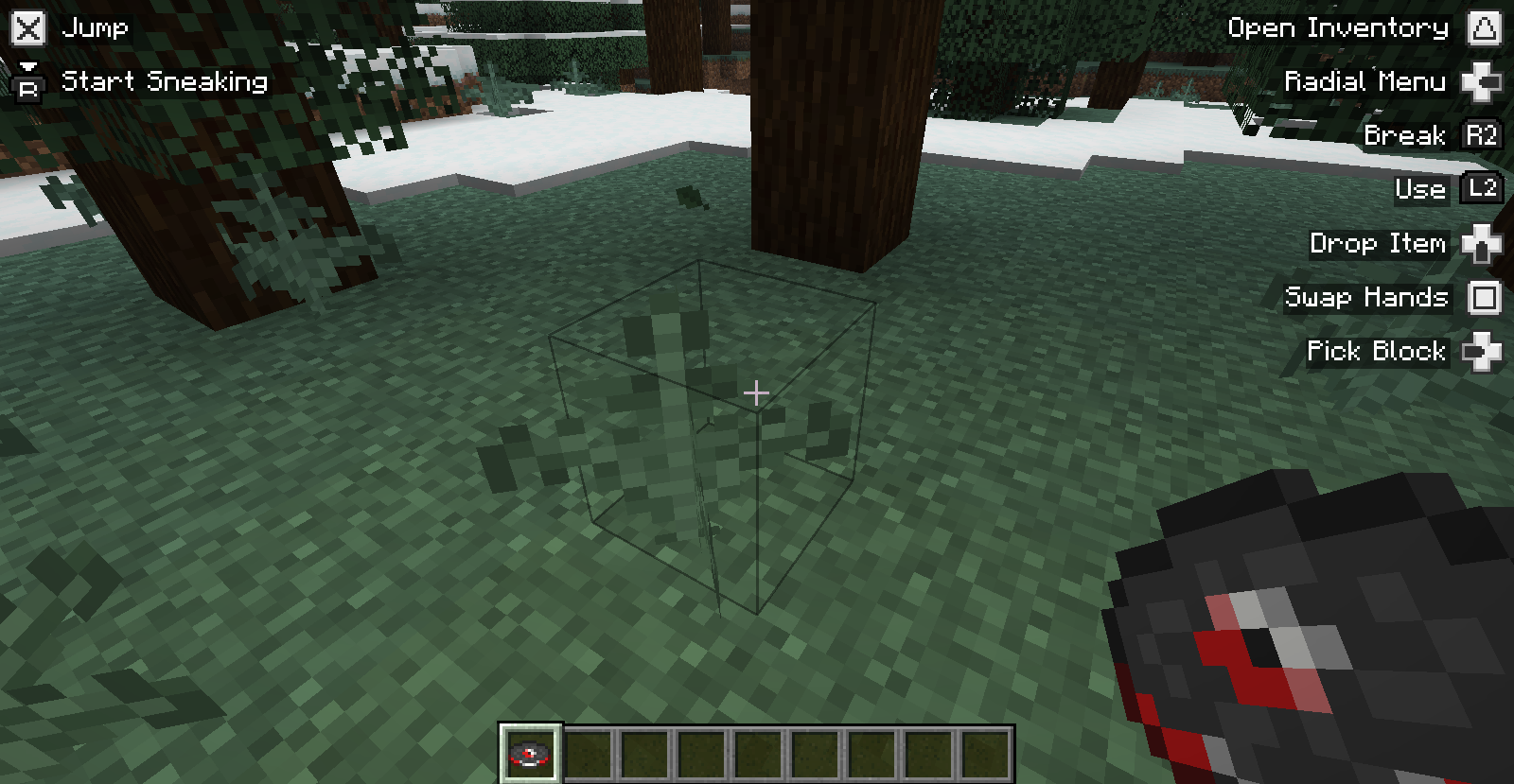Click the Drop Item d-pad up icon

click(x=1483, y=244)
